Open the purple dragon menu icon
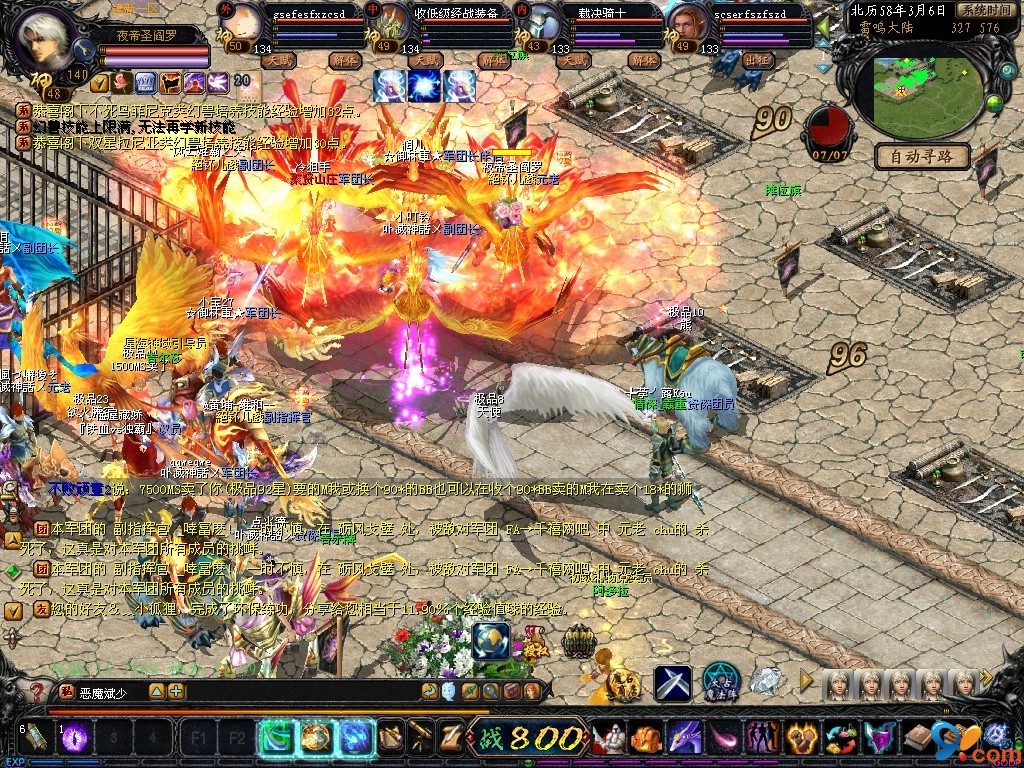The height and width of the screenshot is (768, 1024). 684,739
